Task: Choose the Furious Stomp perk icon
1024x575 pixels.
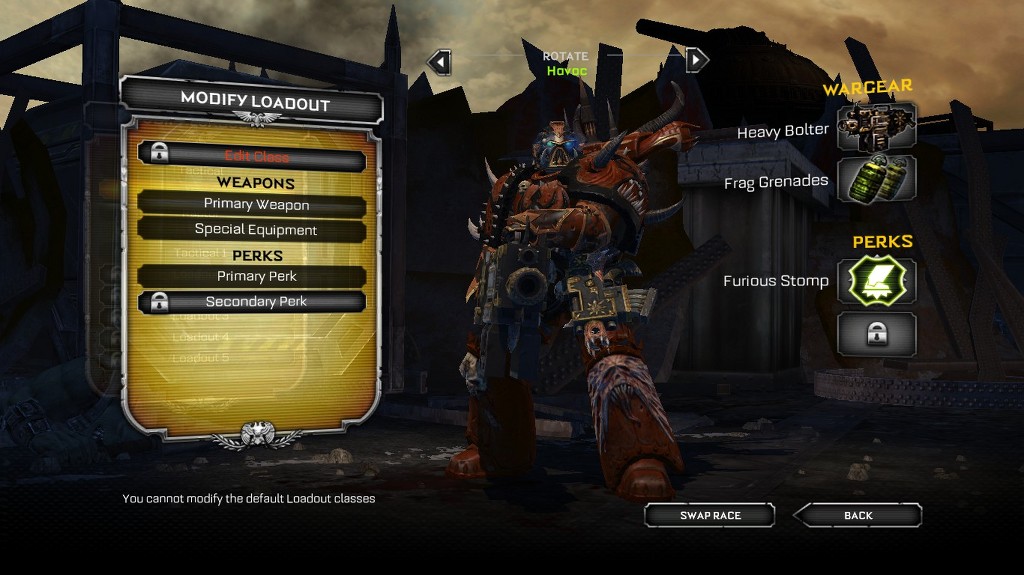Action: click(x=876, y=282)
